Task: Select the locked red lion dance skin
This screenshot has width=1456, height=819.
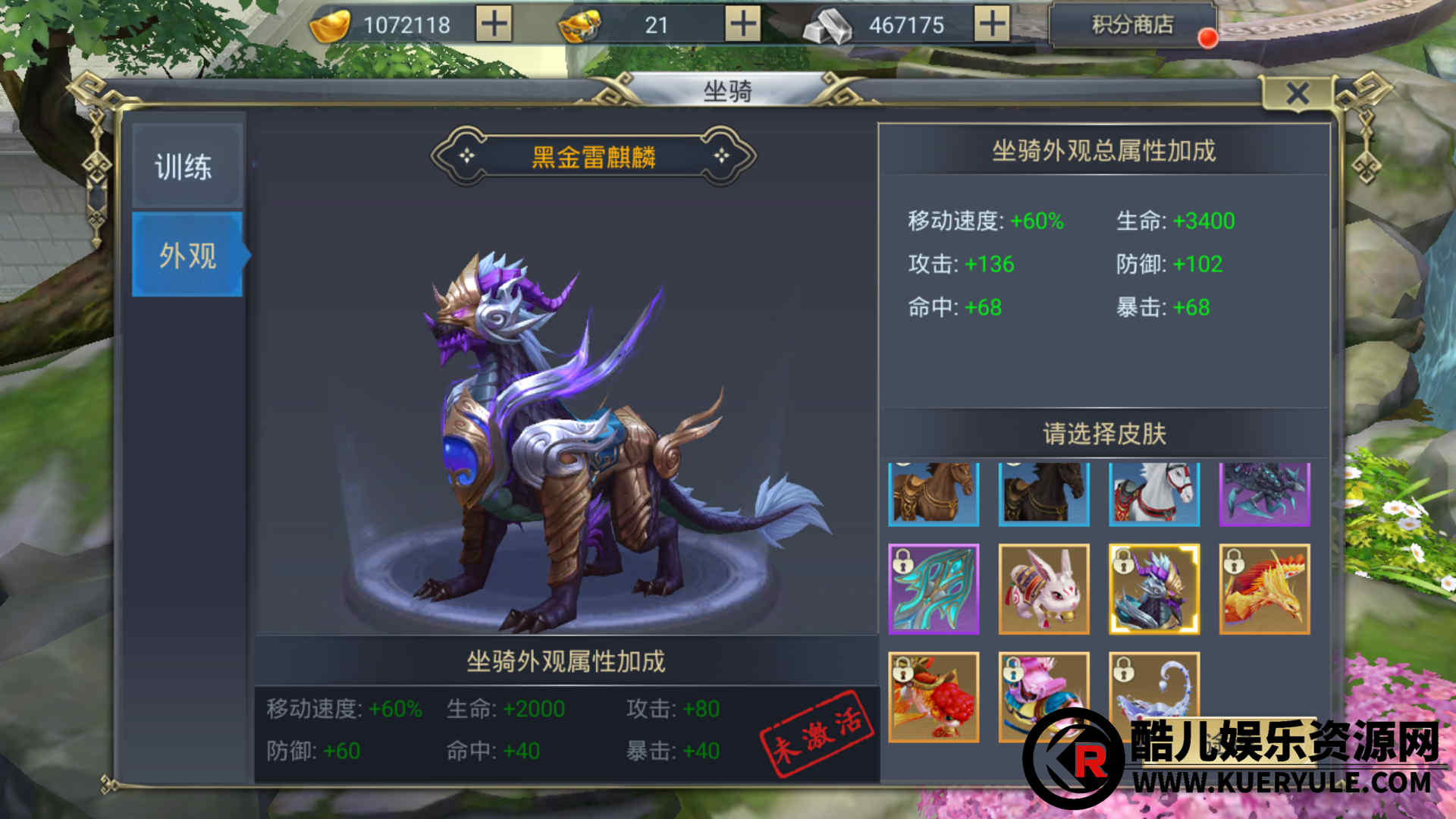Action: pos(934,697)
